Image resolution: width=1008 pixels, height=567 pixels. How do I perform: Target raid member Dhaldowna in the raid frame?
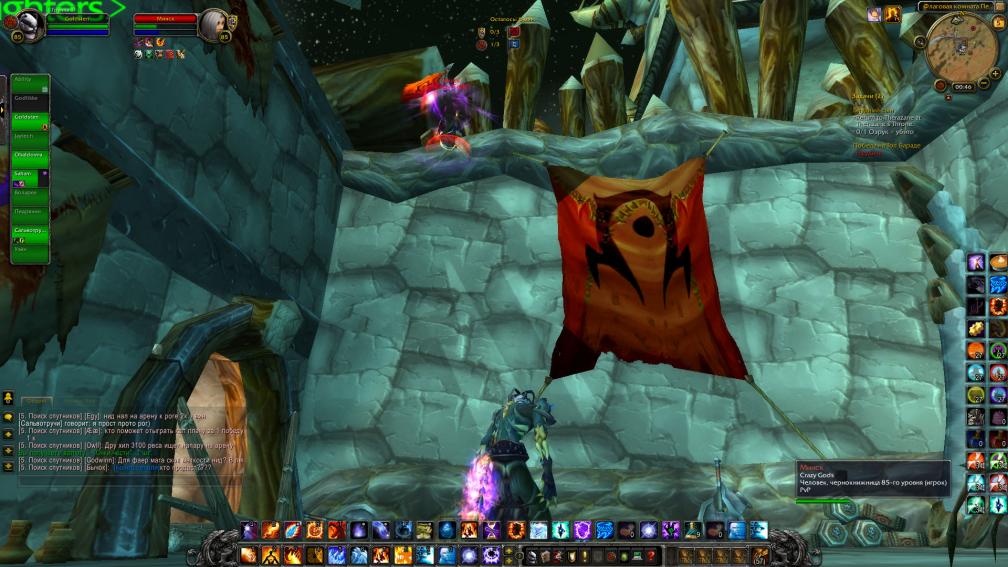pos(30,155)
